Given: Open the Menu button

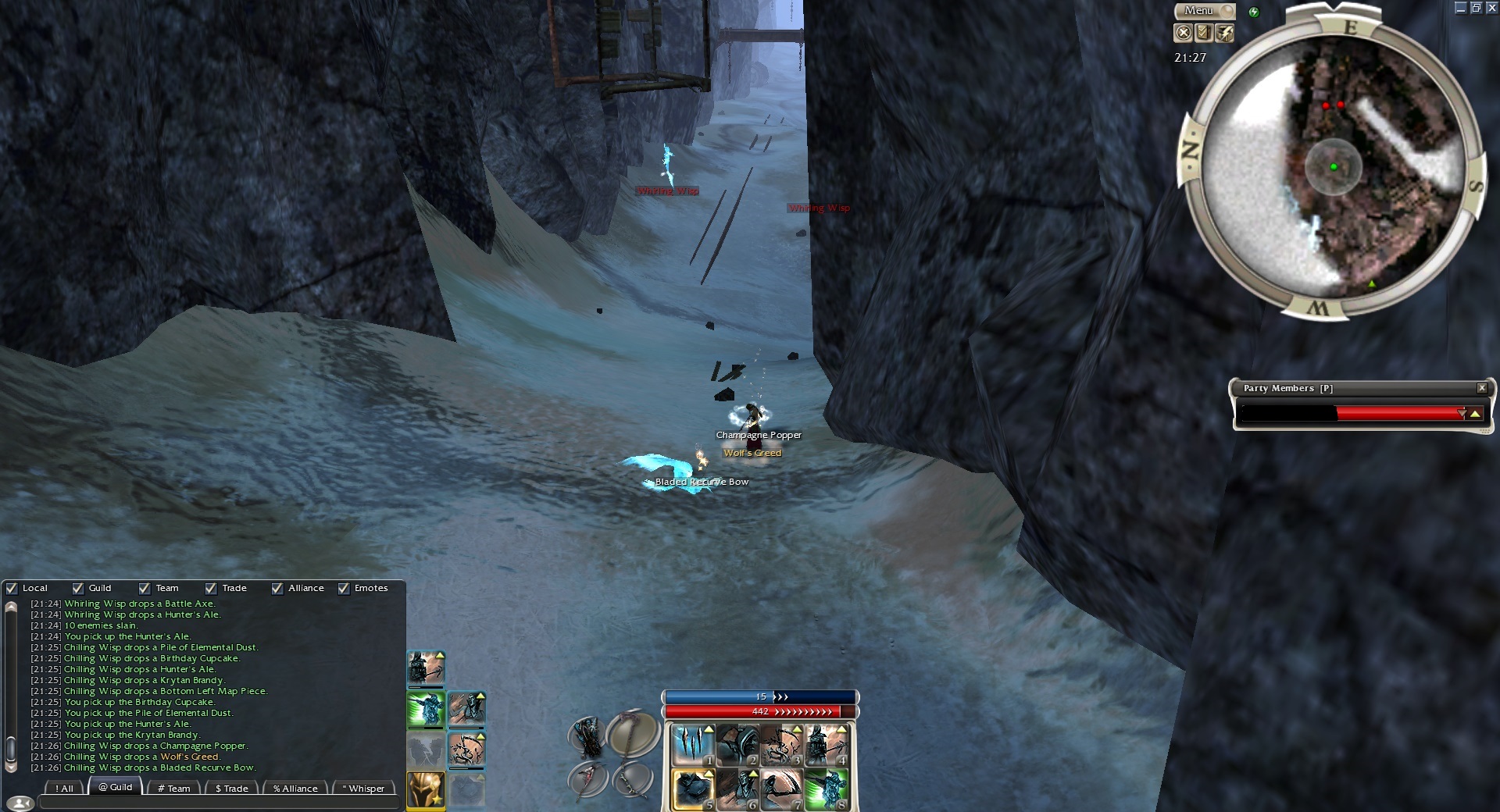Looking at the screenshot, I should point(1203,11).
